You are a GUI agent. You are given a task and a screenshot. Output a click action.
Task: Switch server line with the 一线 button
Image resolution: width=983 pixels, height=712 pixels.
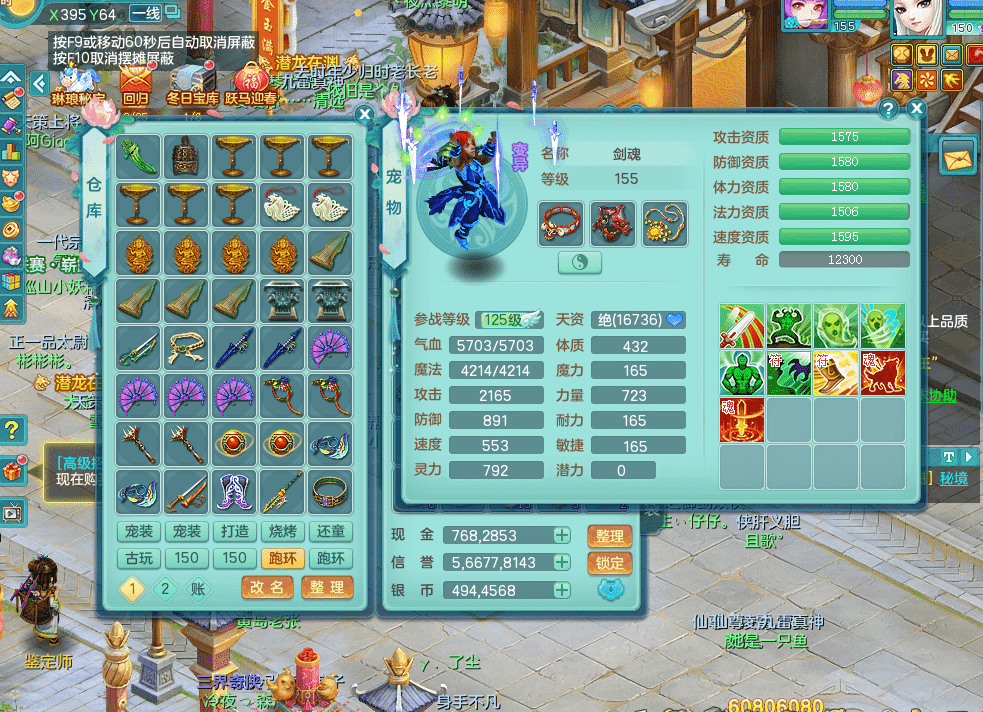pyautogui.click(x=145, y=14)
